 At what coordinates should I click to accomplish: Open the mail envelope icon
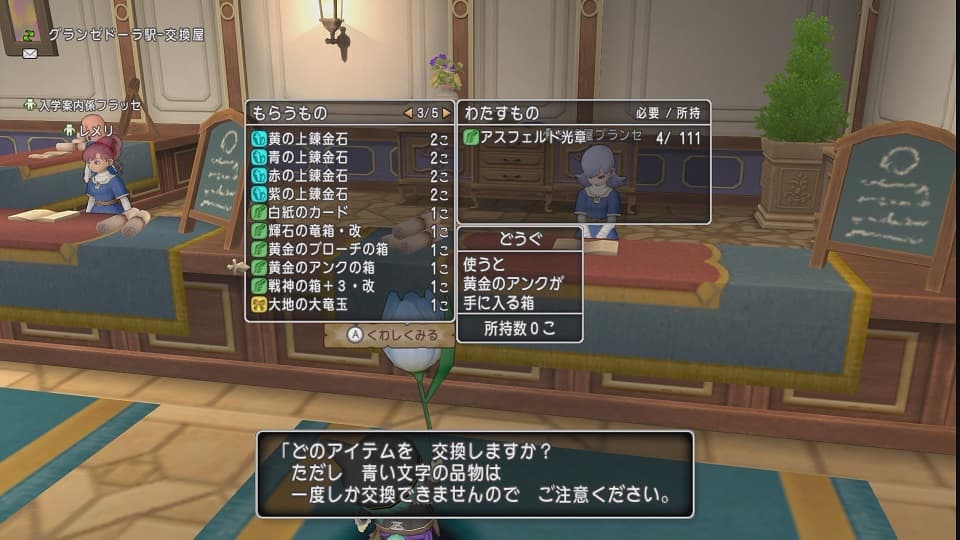click(29, 53)
